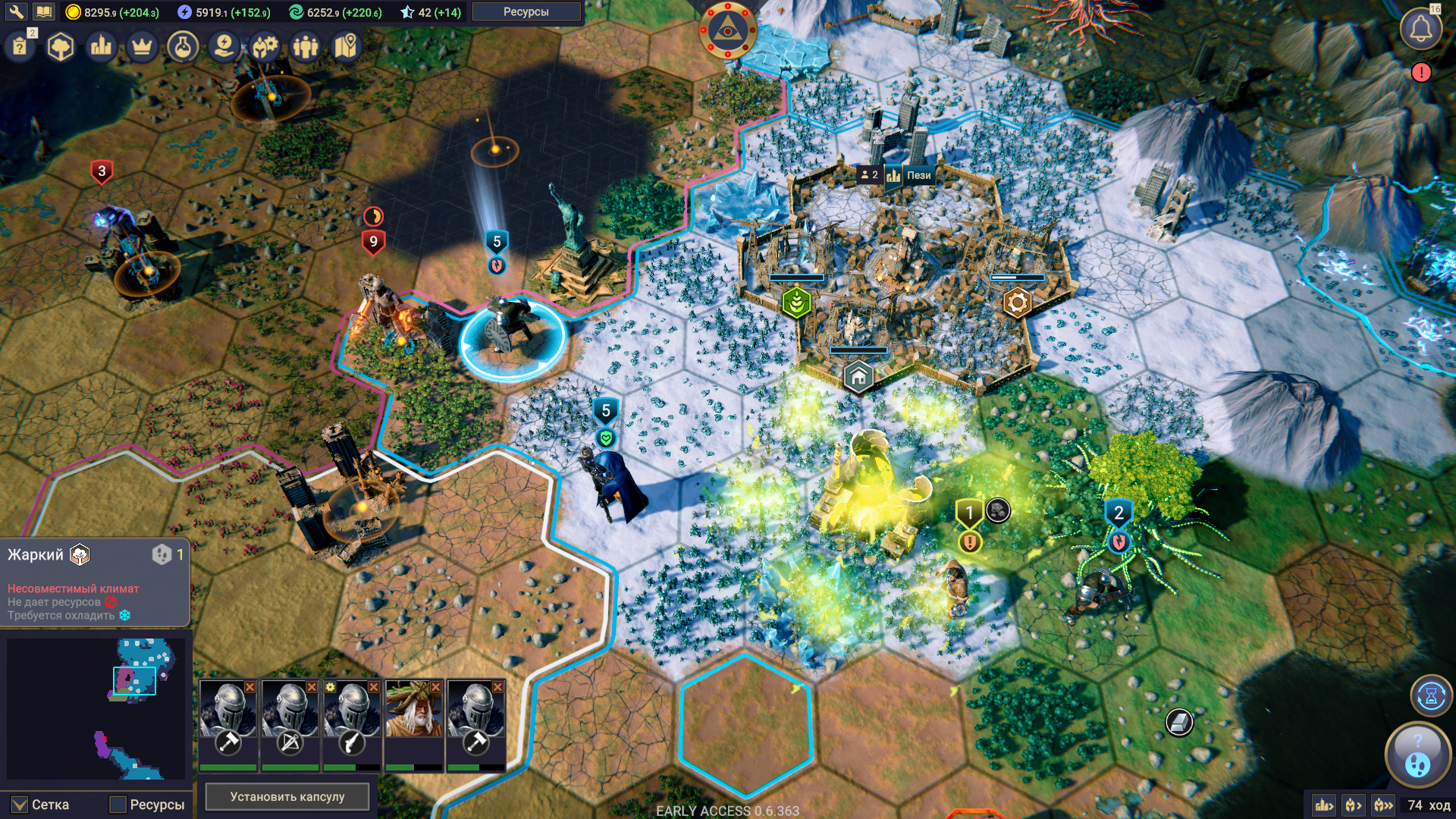Click the Ресурсы button in top bar

coord(526,11)
